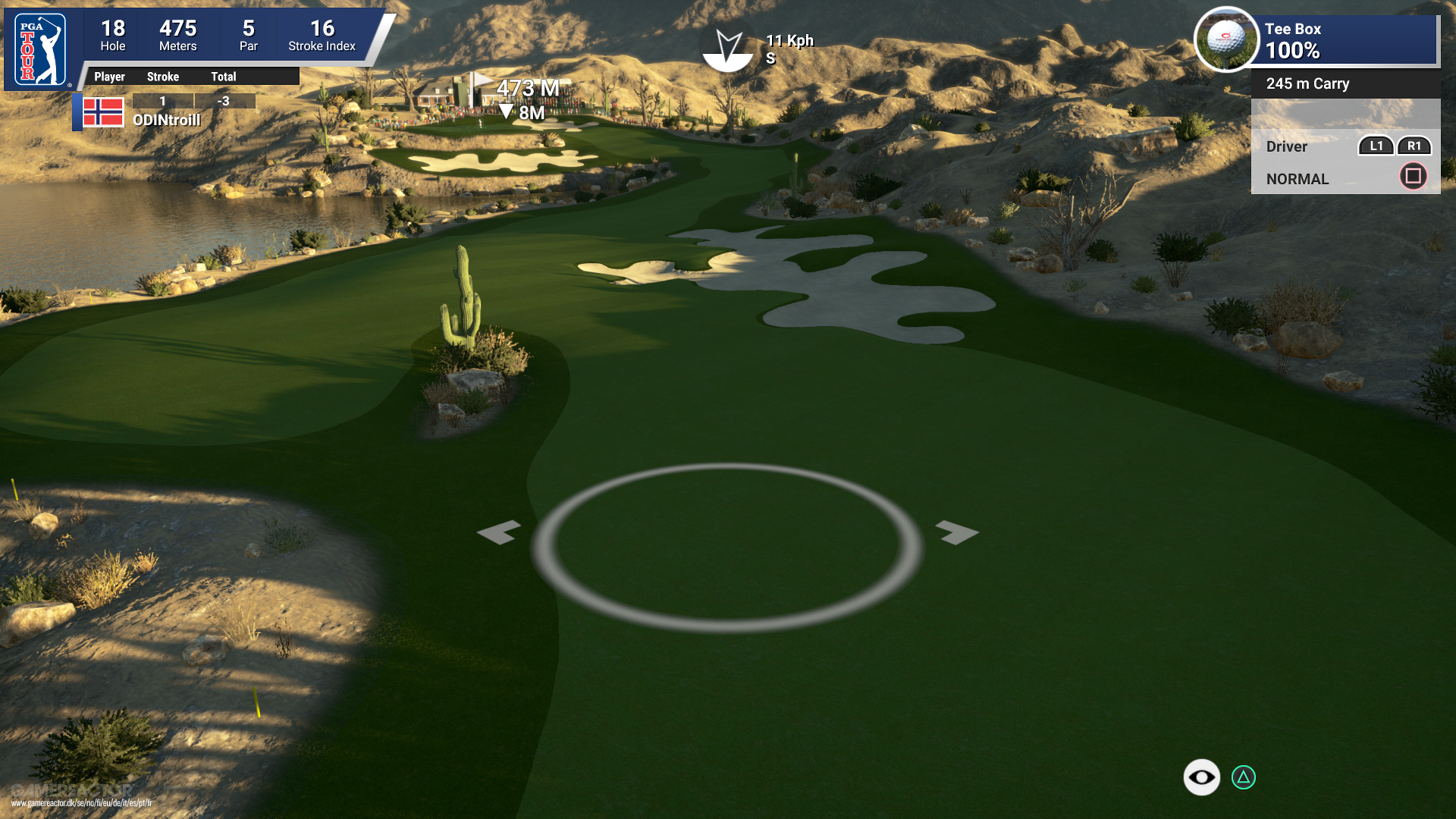
Task: Change the NORMAL shot type
Action: (x=1297, y=179)
